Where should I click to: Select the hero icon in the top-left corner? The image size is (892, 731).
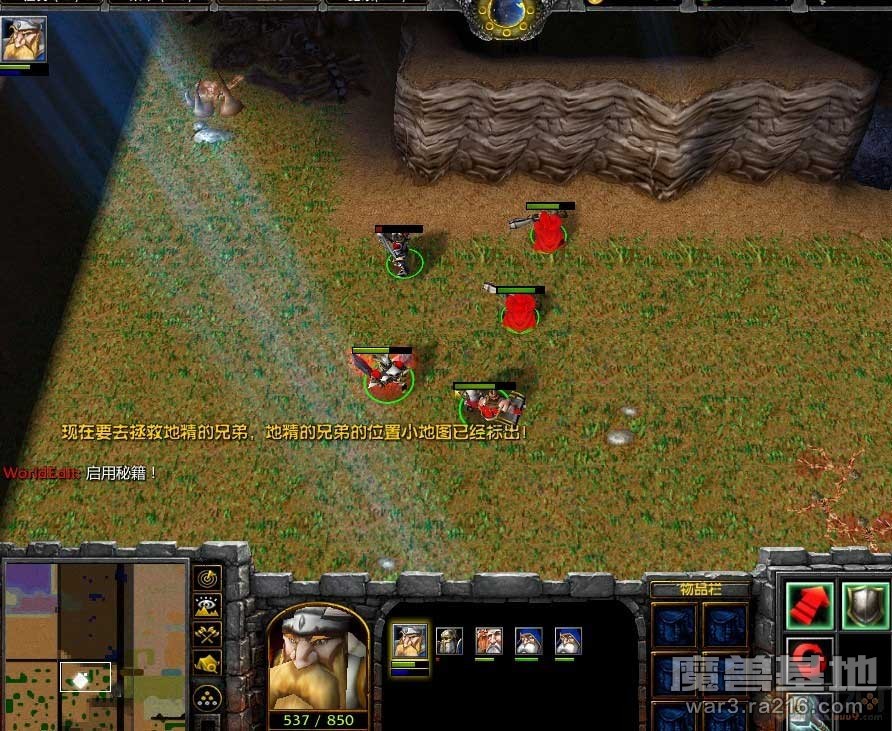click(x=23, y=40)
